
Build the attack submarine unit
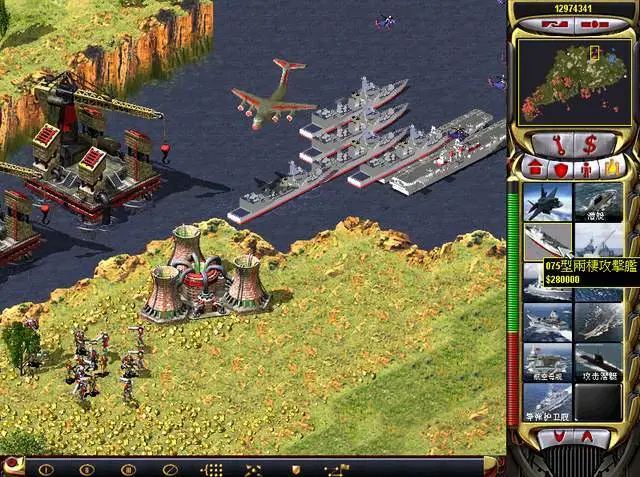pos(598,362)
